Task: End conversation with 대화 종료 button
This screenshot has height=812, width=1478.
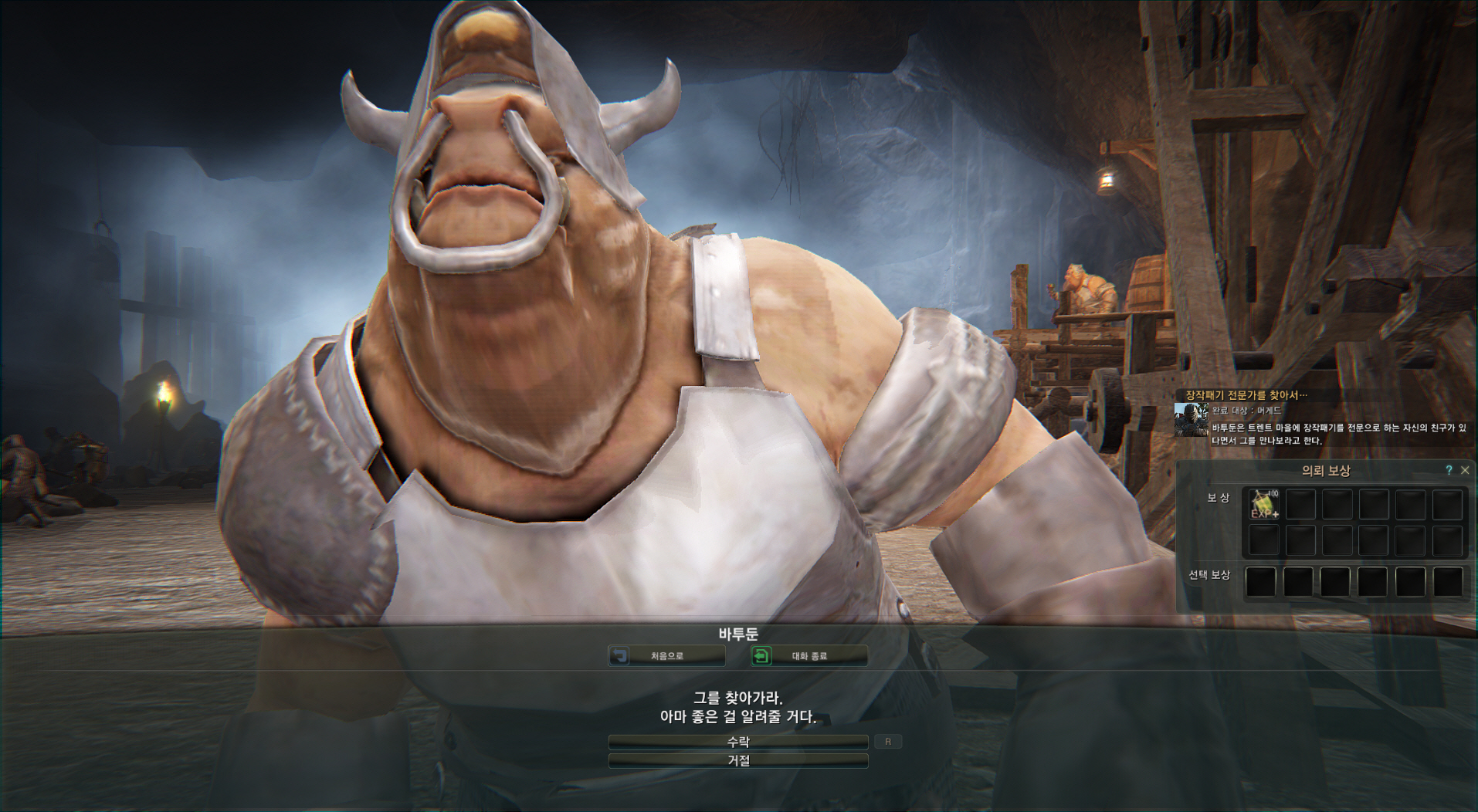Action: tap(809, 656)
